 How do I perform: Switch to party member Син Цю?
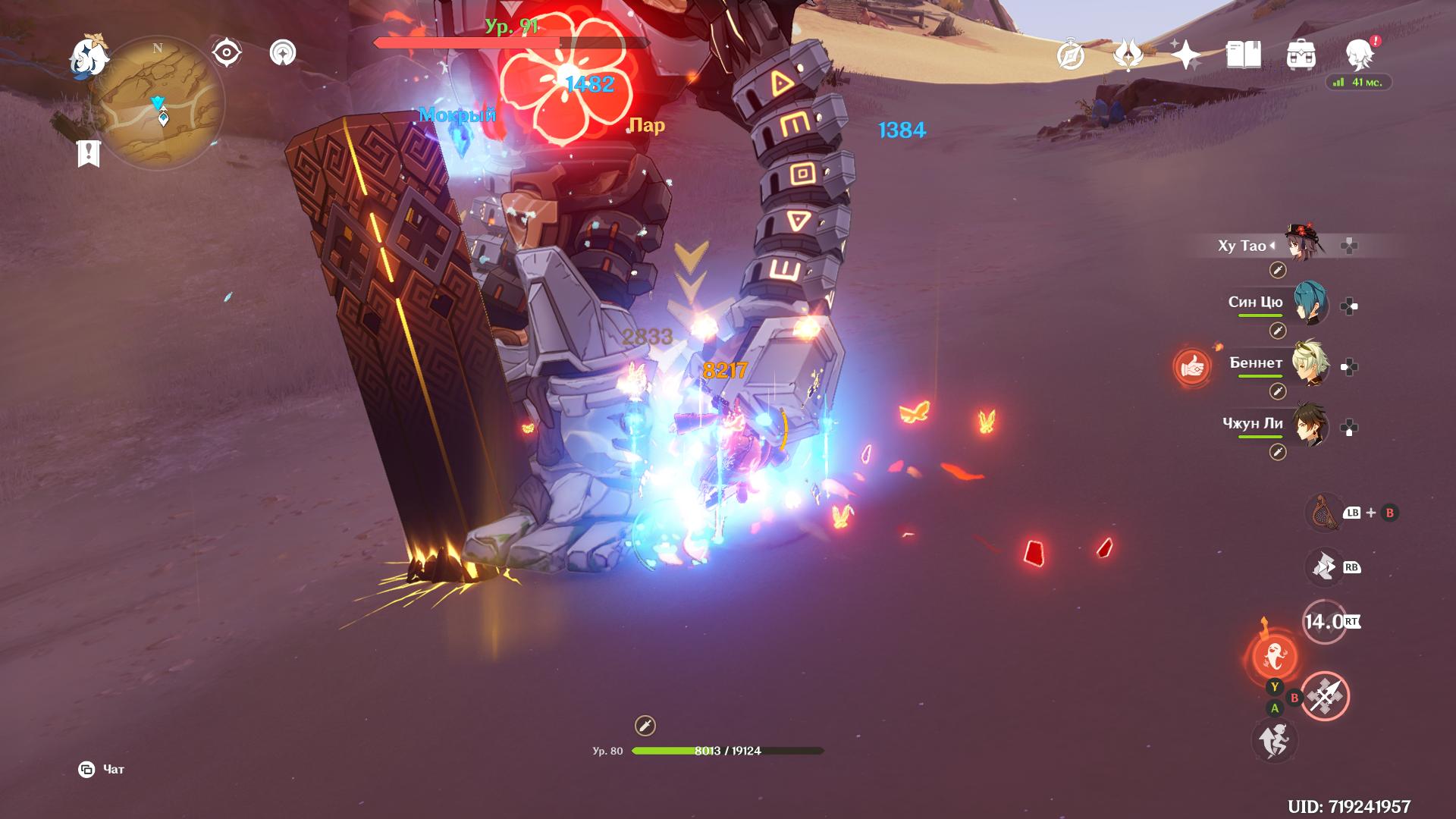click(1309, 303)
